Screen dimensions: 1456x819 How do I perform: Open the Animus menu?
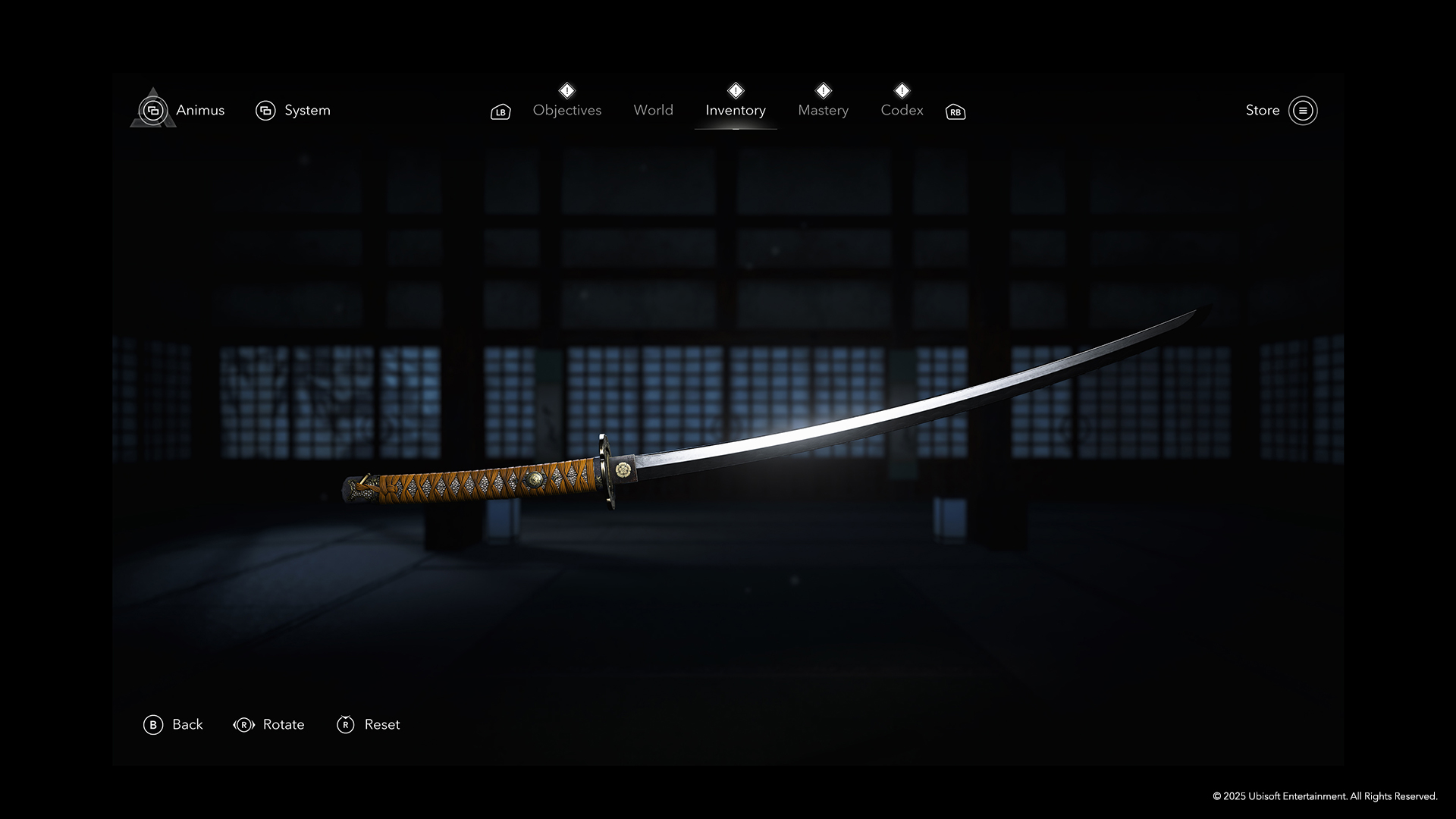[x=183, y=111]
